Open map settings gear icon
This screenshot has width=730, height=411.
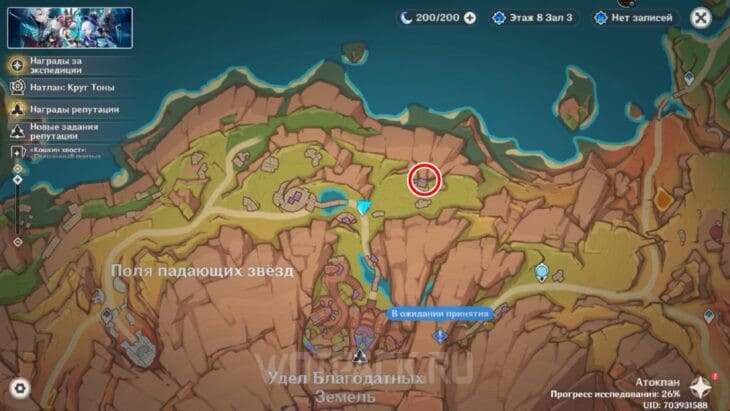pyautogui.click(x=19, y=388)
